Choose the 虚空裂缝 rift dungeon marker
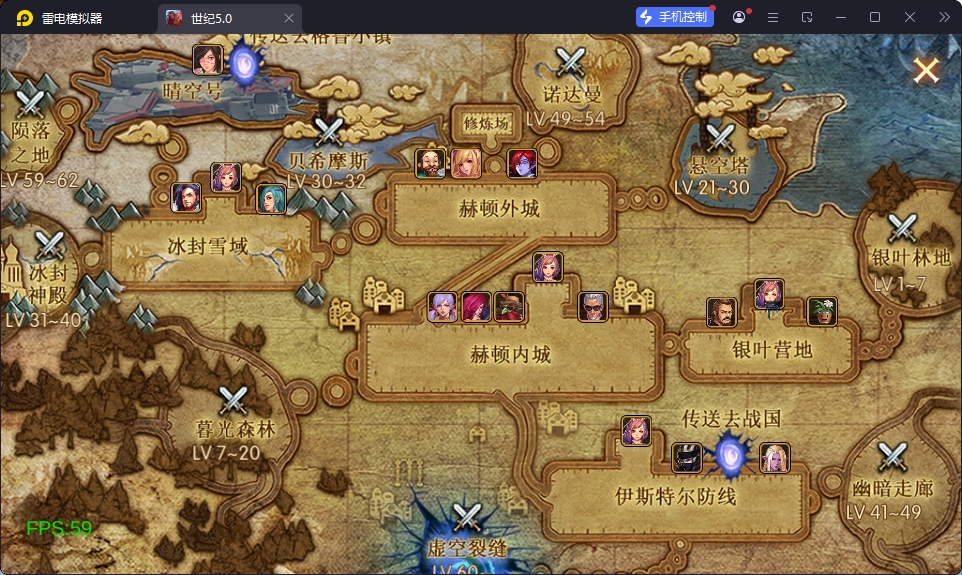 467,519
